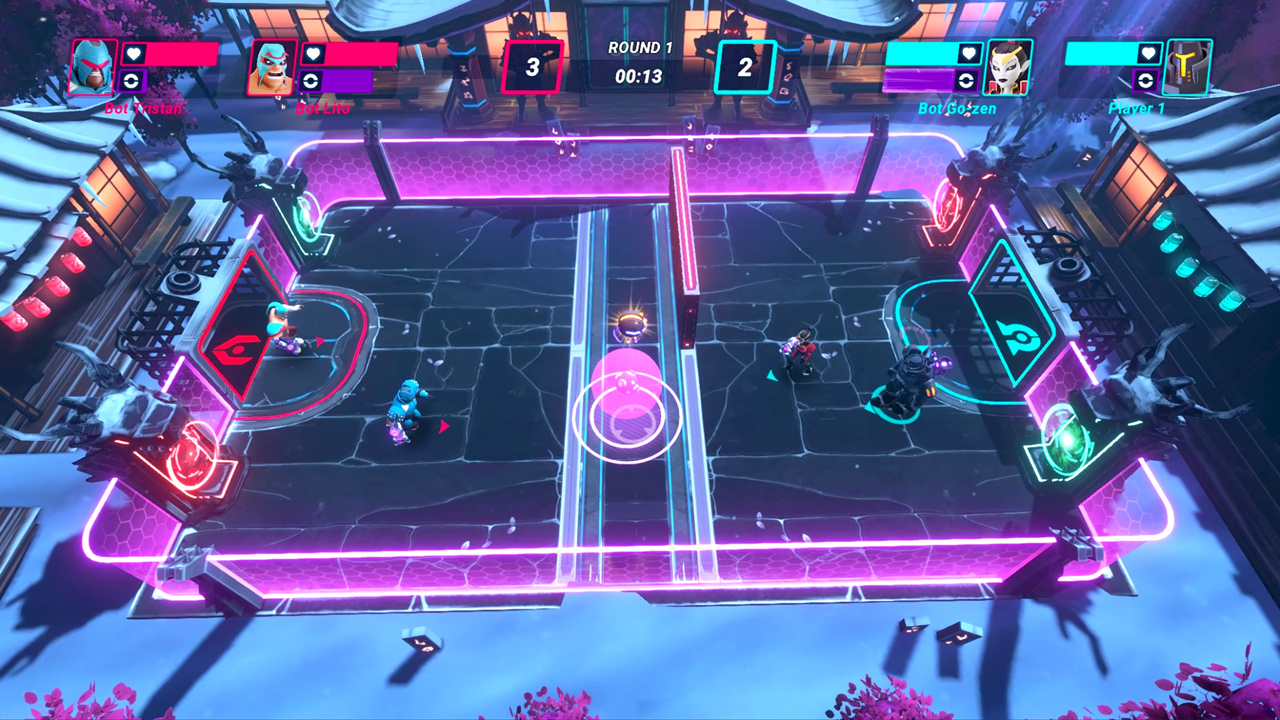Click the Bot Go-zen name label
The image size is (1280, 720).
click(957, 107)
